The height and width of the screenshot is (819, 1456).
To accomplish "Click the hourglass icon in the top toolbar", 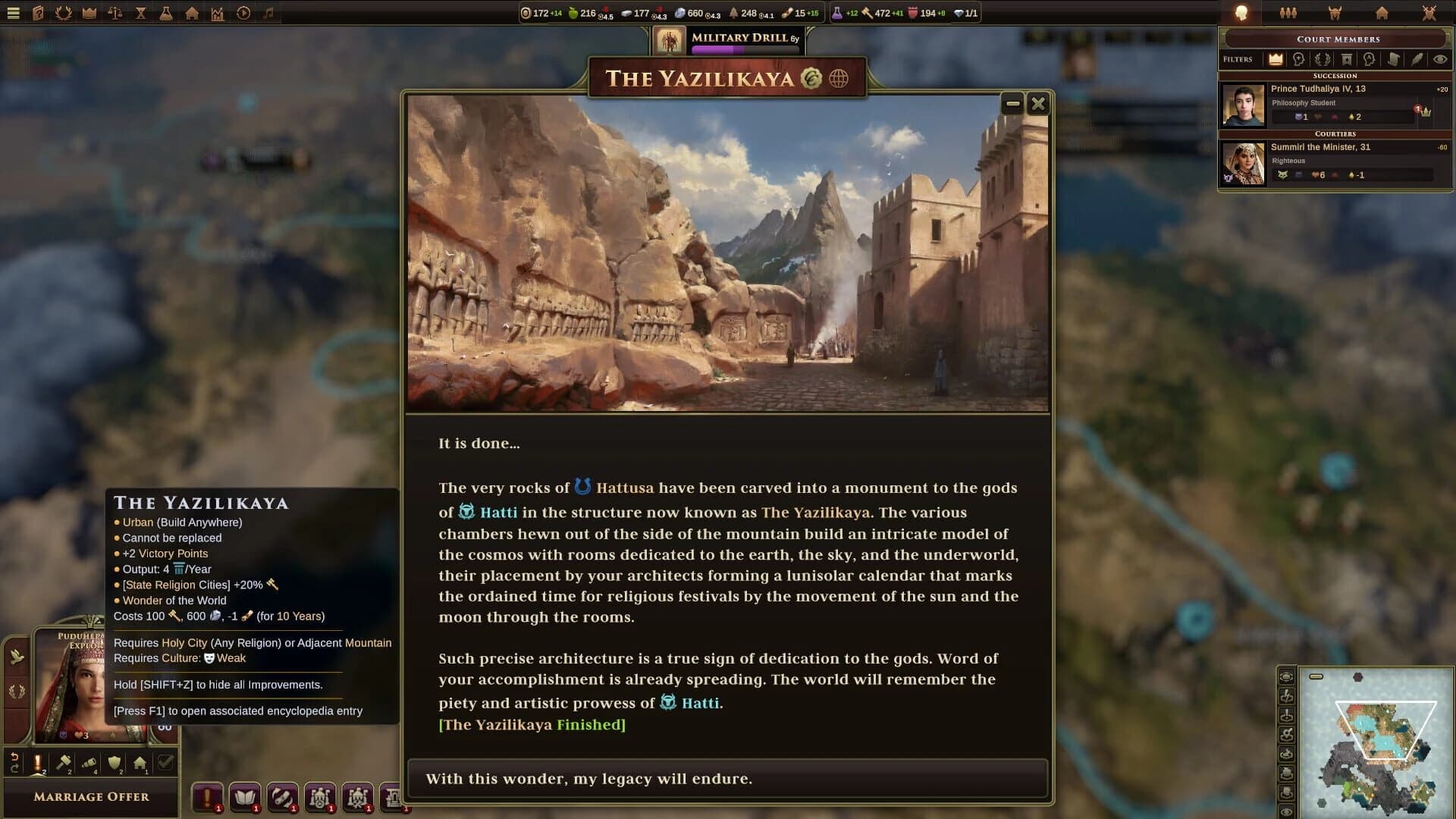I will click(x=140, y=13).
